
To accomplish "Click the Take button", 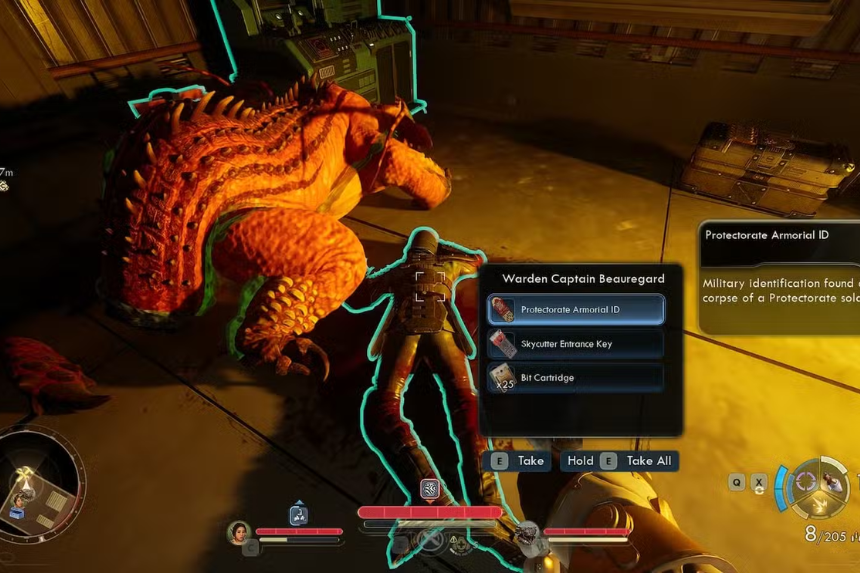I will (x=518, y=461).
